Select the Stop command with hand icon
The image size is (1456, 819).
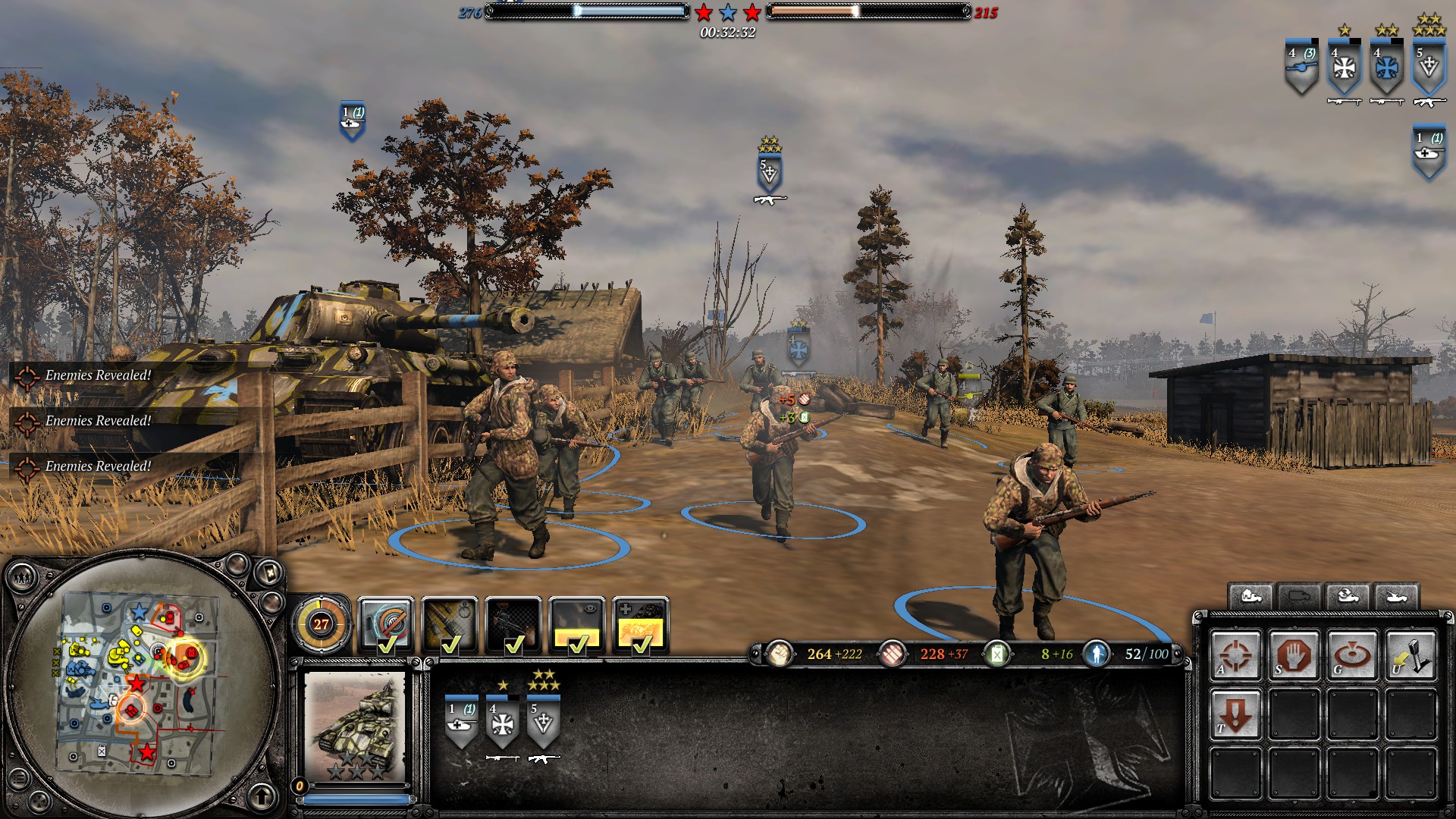pos(1294,654)
